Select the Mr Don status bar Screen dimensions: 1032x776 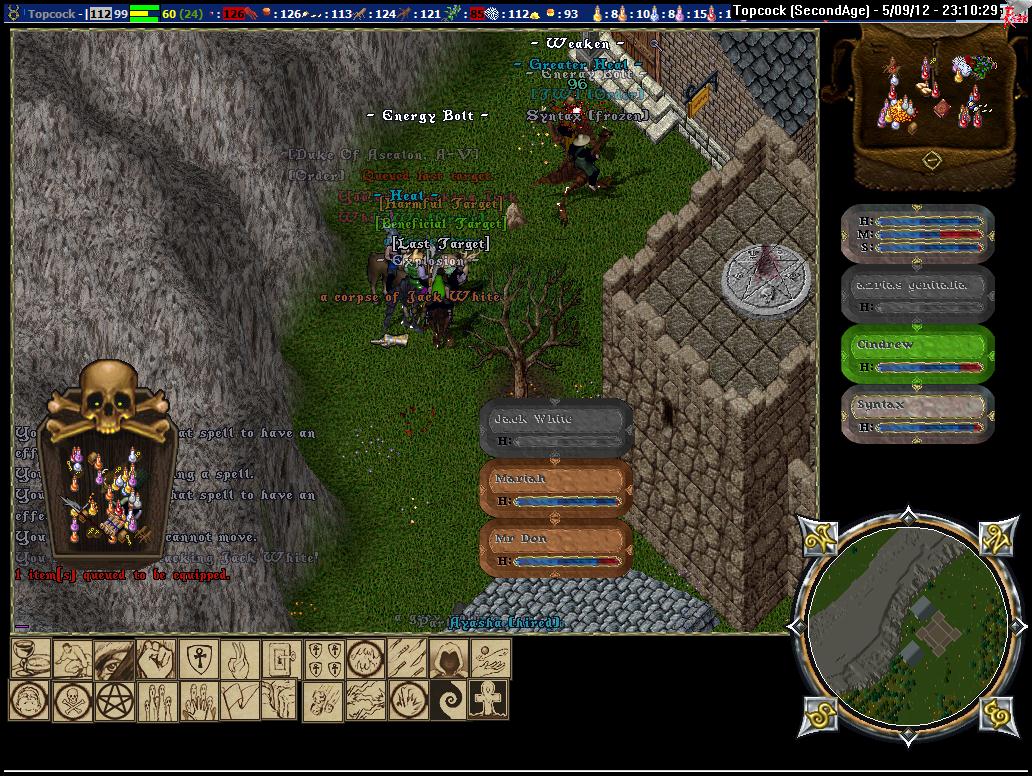click(x=555, y=549)
